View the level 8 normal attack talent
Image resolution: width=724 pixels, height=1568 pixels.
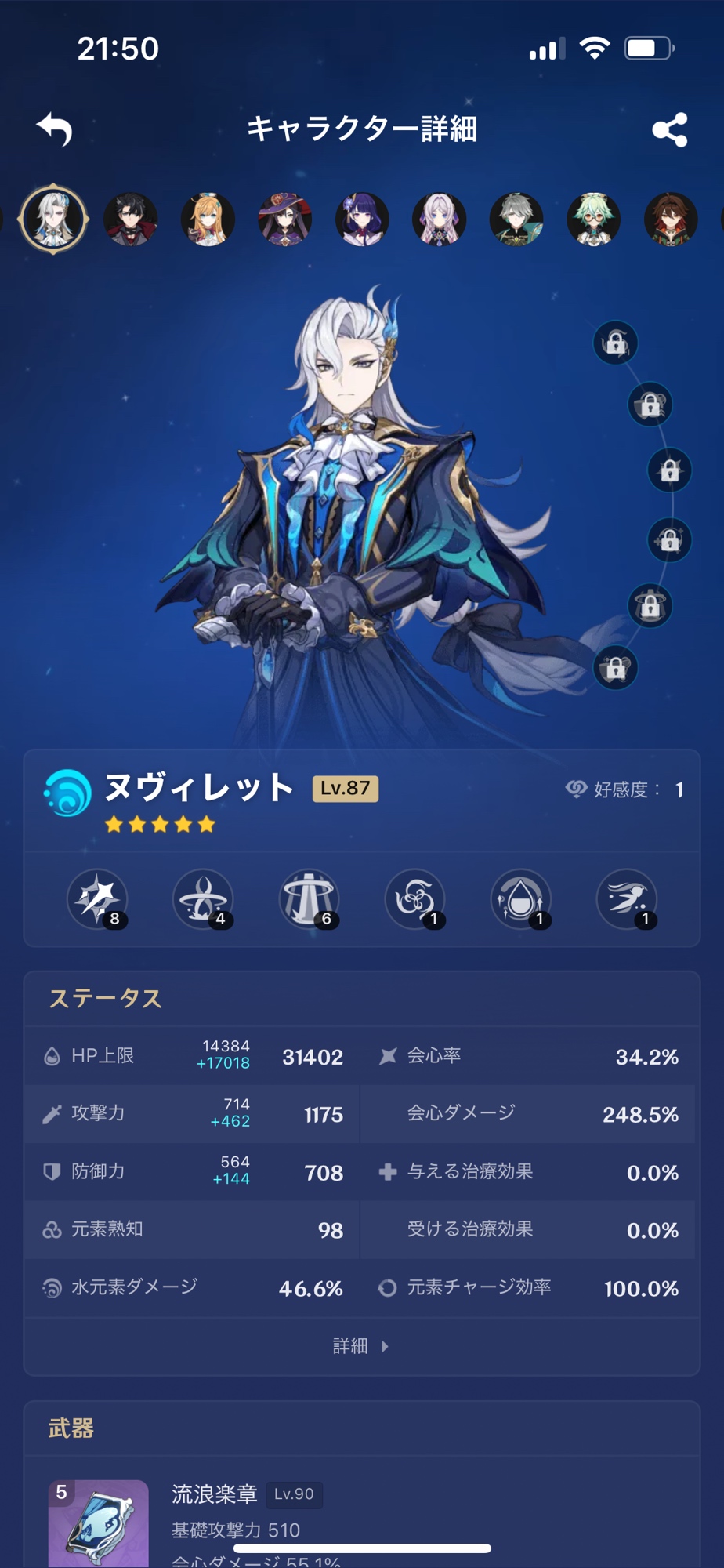click(97, 899)
